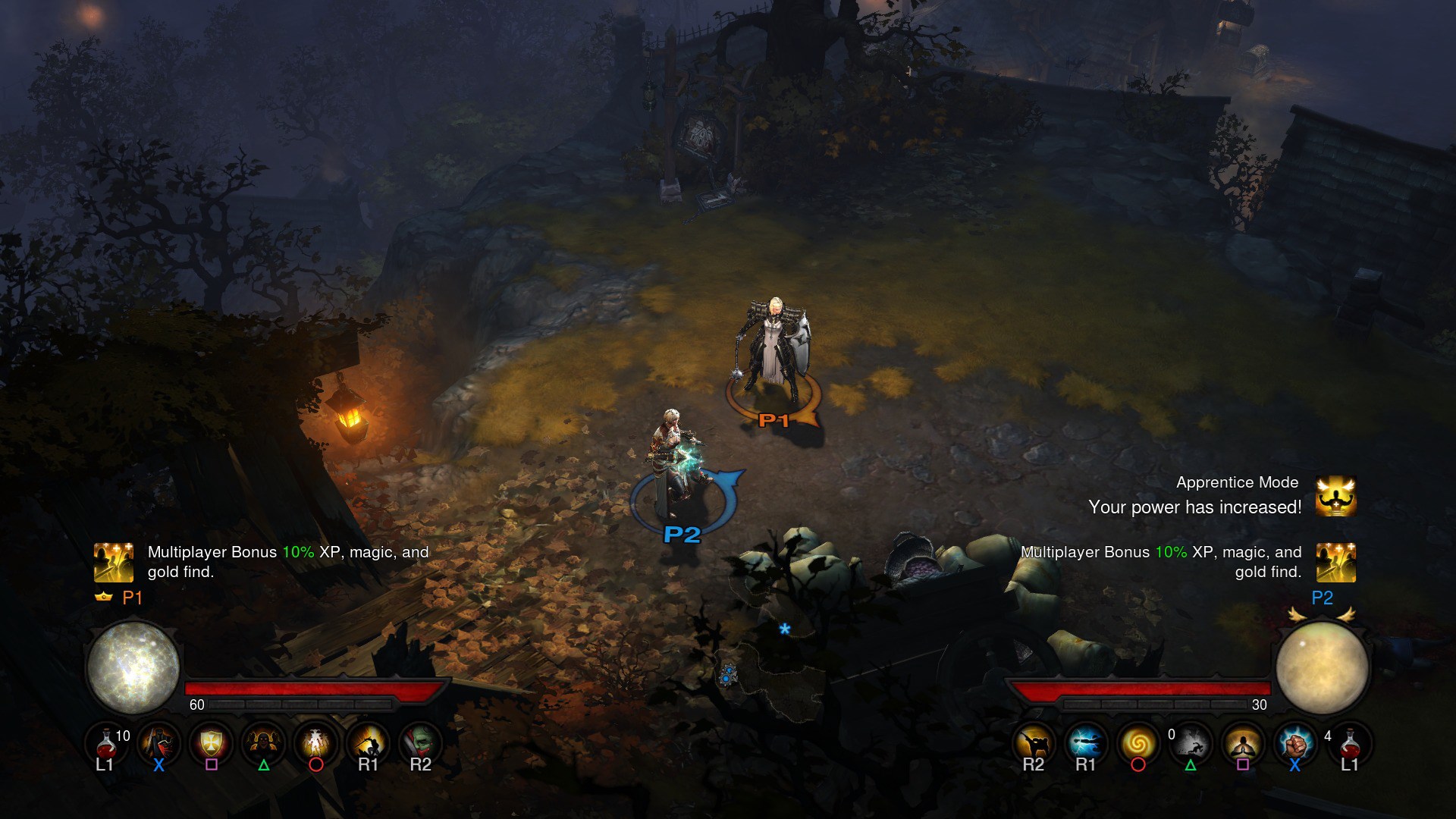The width and height of the screenshot is (1456, 819).
Task: Inspect P2's Multiplayer Bonus buff icon
Action: [x=1335, y=562]
